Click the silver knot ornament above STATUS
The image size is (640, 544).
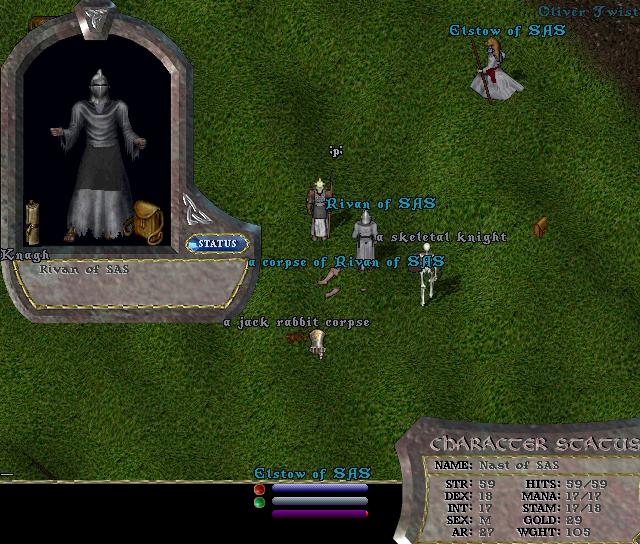pyautogui.click(x=193, y=209)
